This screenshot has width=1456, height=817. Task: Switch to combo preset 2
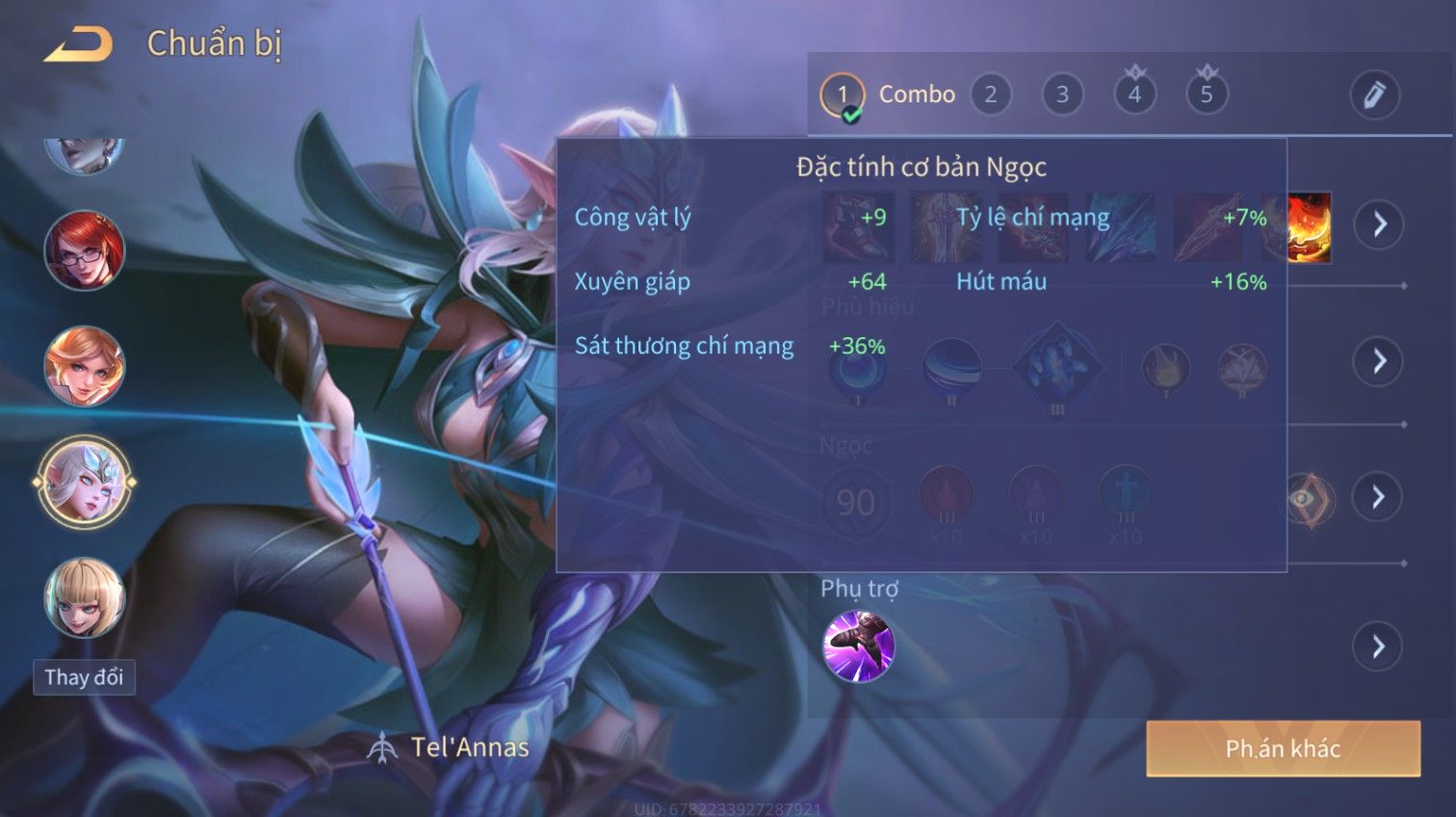990,94
